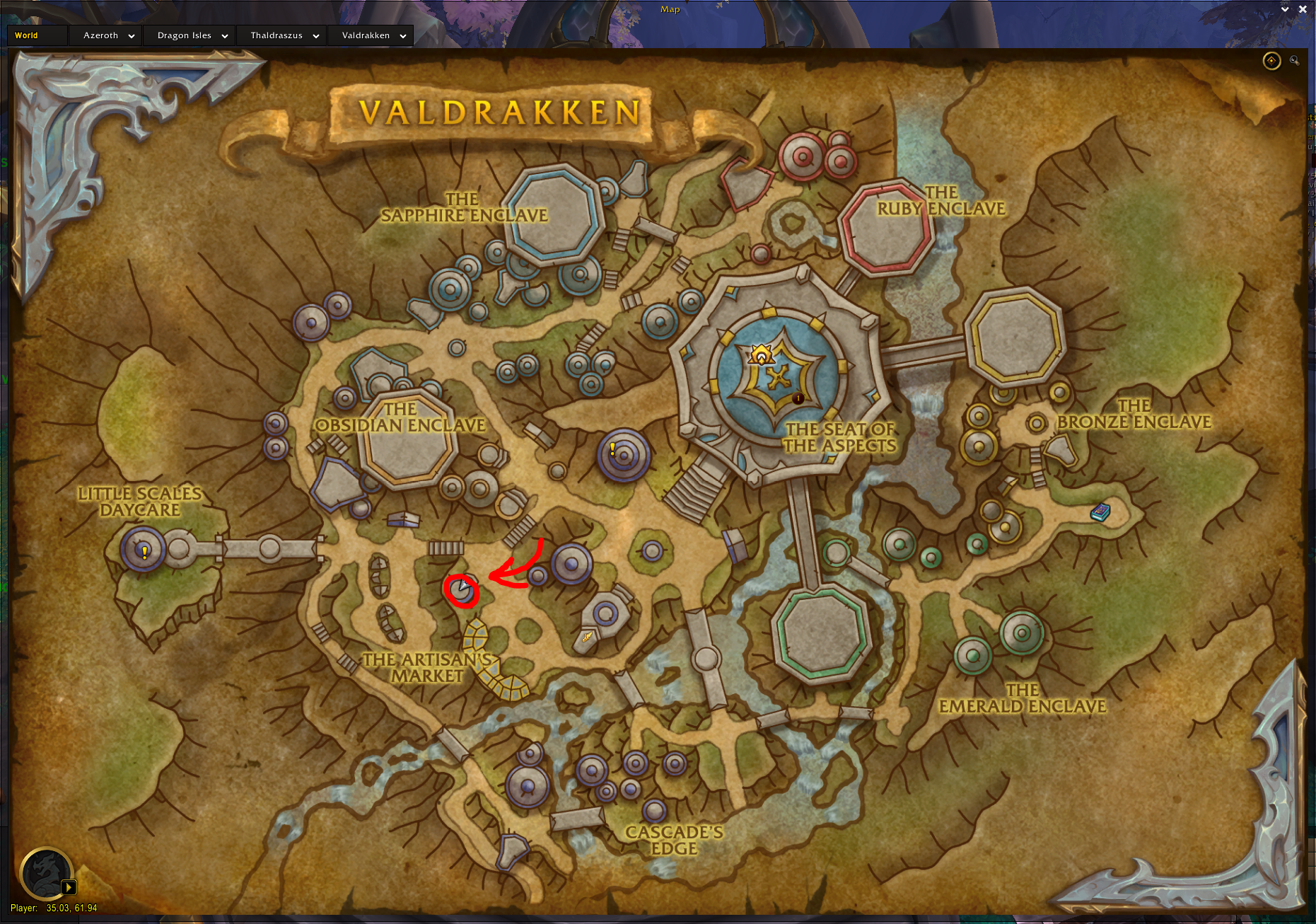
Task: Click the Valdrakken banner title on the map
Action: pyautogui.click(x=499, y=111)
